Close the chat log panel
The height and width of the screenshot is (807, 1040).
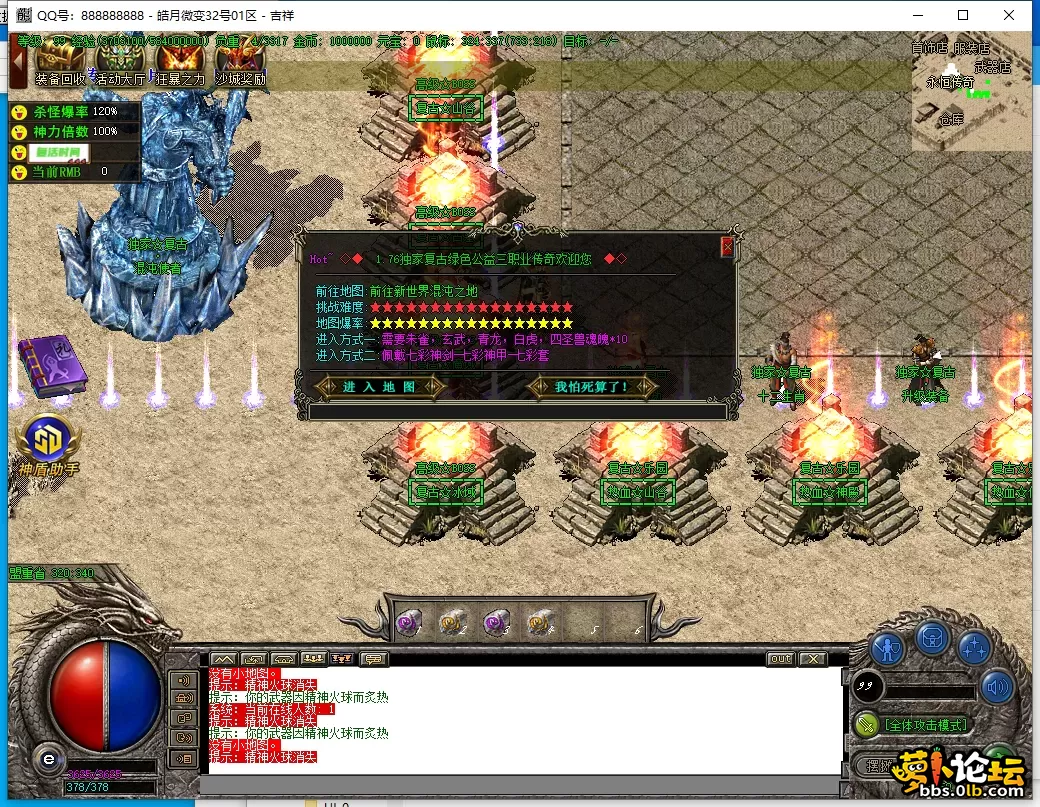point(813,659)
